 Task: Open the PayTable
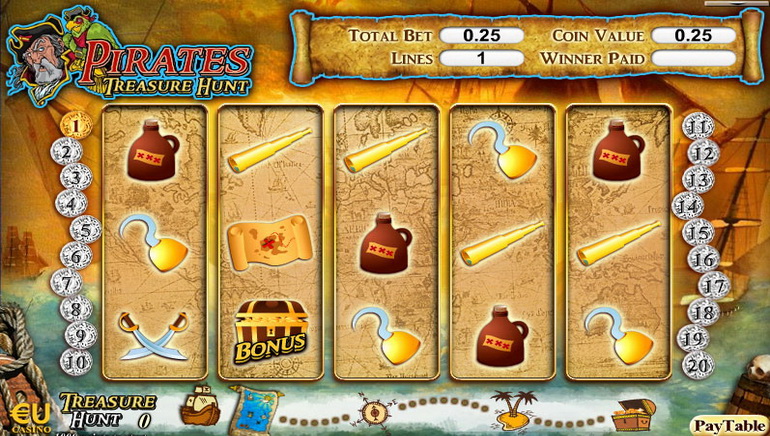pos(729,426)
